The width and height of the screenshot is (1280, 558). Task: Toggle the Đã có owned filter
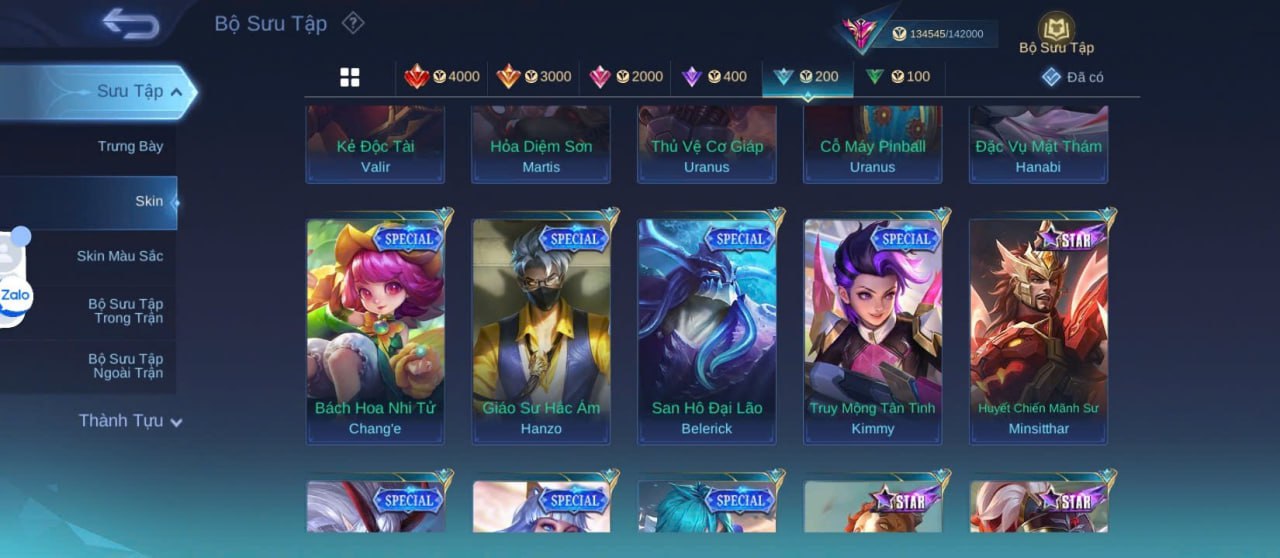pos(1073,77)
